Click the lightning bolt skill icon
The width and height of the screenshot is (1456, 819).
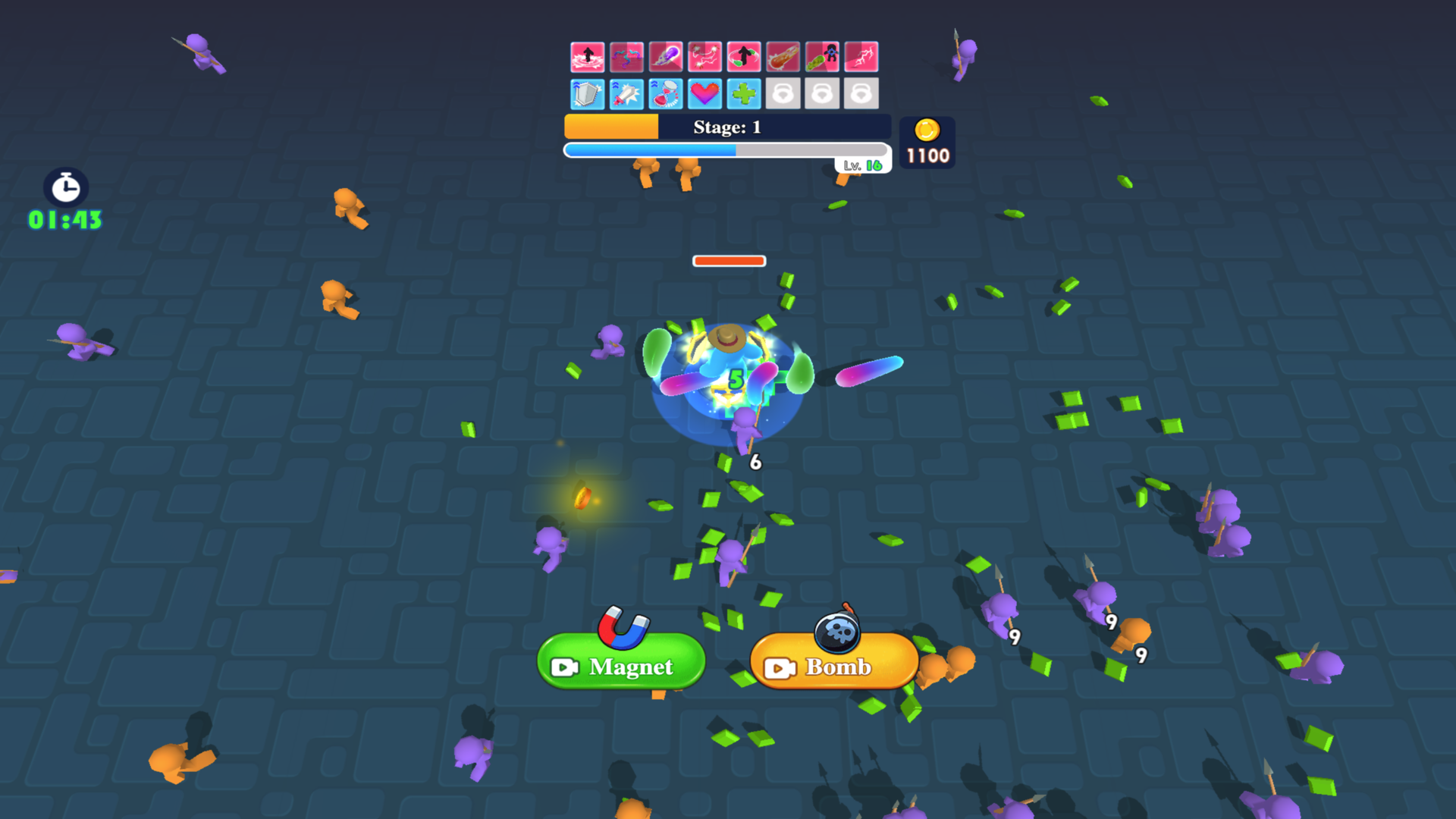click(x=861, y=57)
